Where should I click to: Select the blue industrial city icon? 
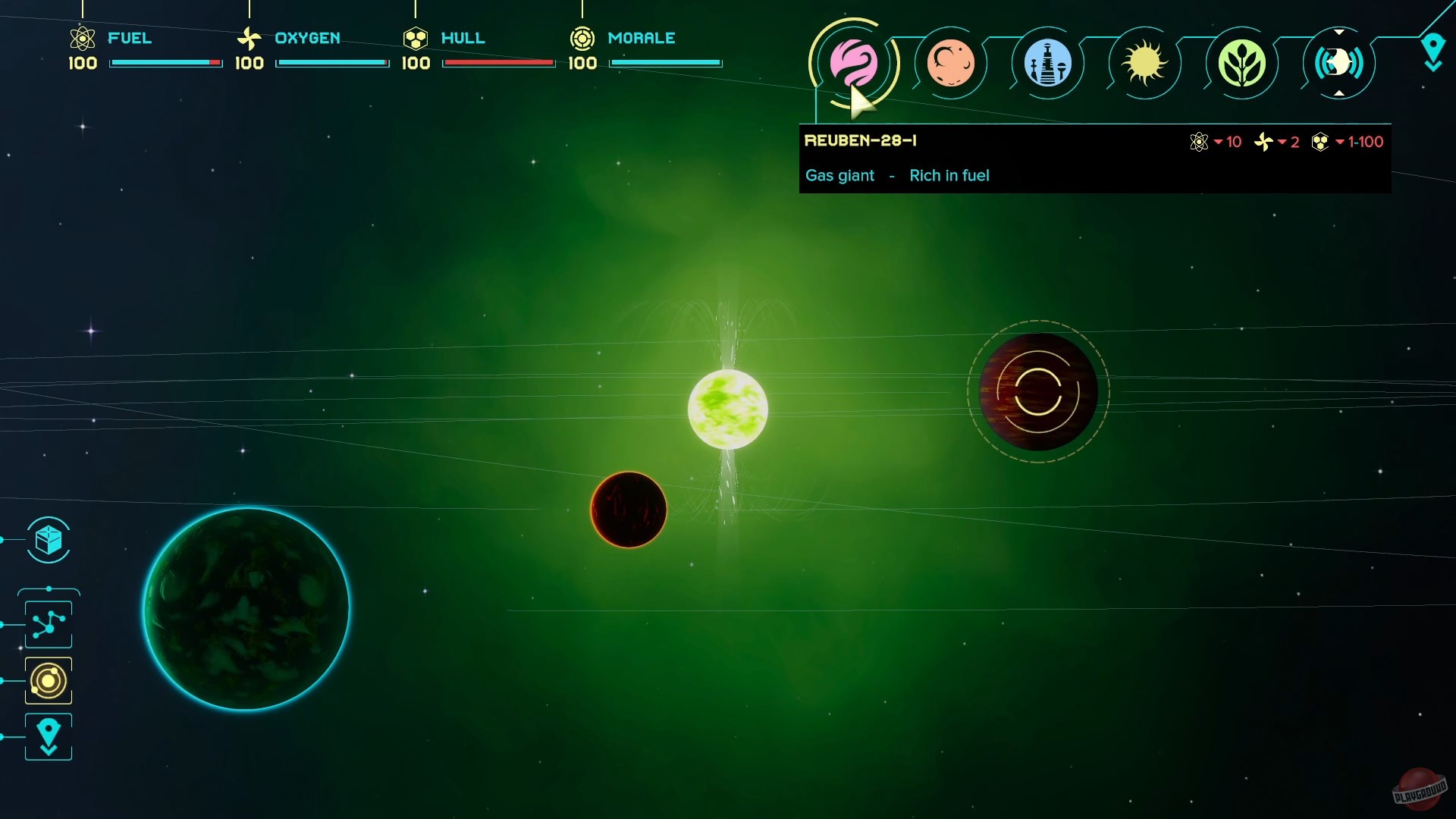point(1048,64)
